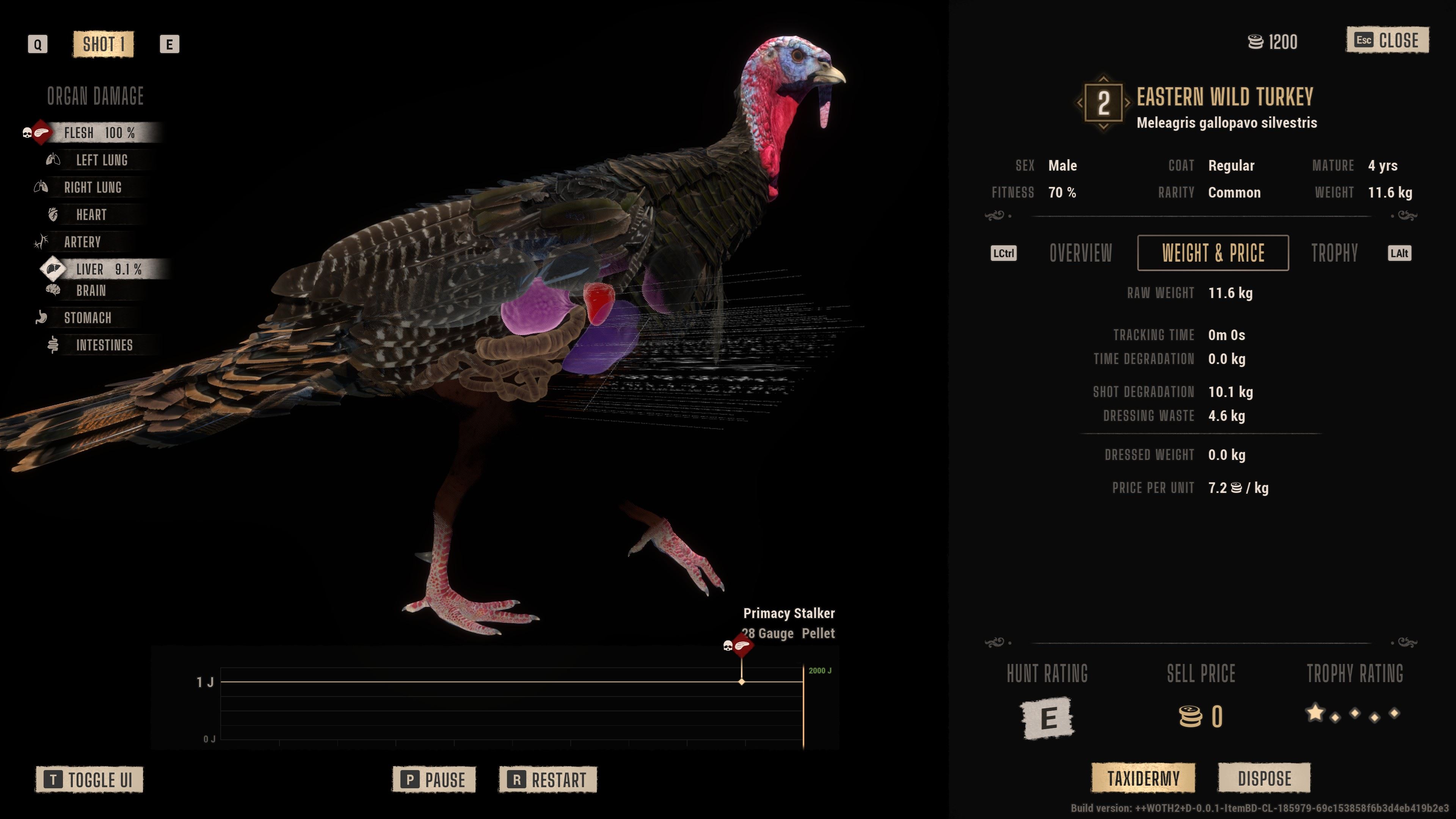The image size is (1456, 819).
Task: Pause the shot replay
Action: tap(434, 780)
